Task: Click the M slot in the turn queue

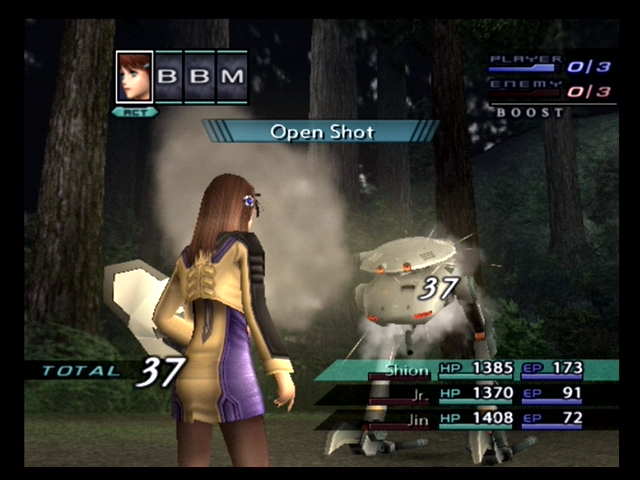Action: pos(232,77)
